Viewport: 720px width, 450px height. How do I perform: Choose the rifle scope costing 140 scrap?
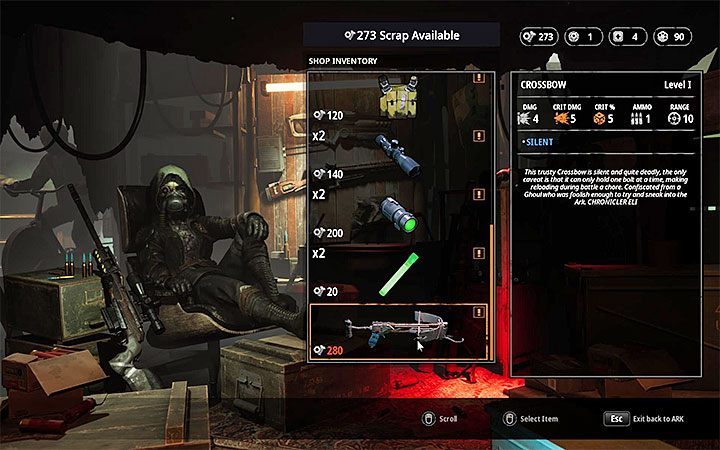pos(400,155)
